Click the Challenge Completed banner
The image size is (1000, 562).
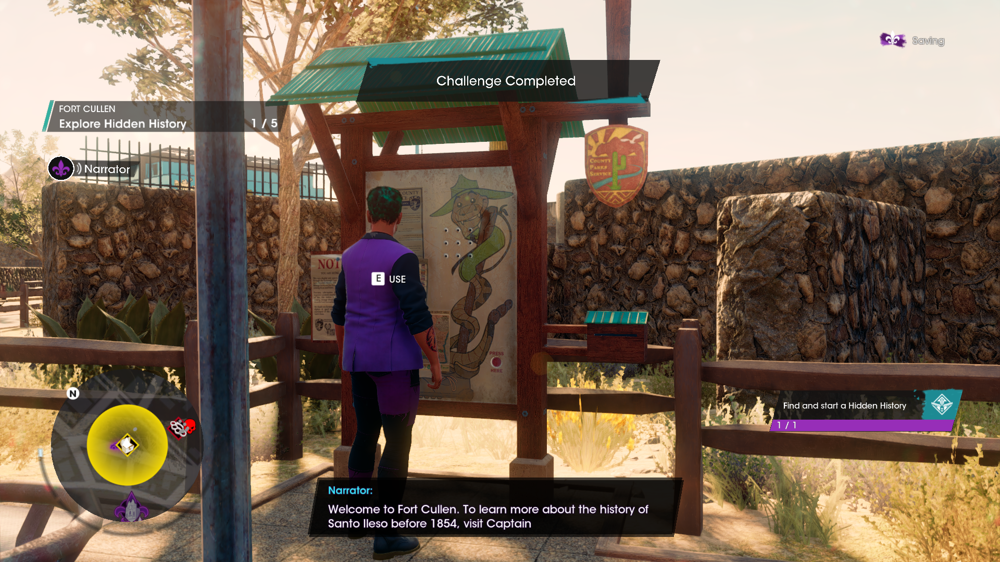pyautogui.click(x=506, y=81)
